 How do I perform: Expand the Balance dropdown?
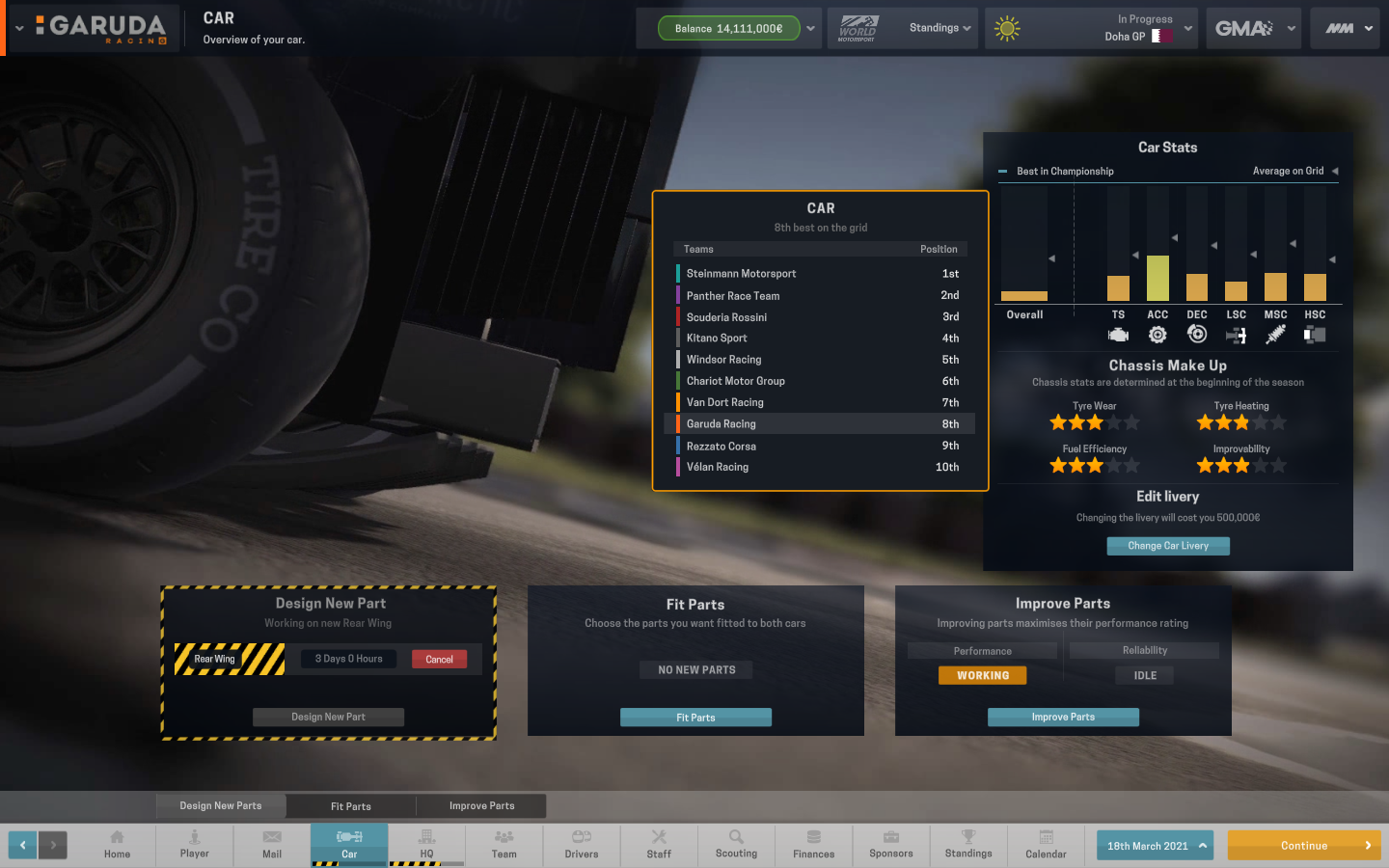point(813,28)
